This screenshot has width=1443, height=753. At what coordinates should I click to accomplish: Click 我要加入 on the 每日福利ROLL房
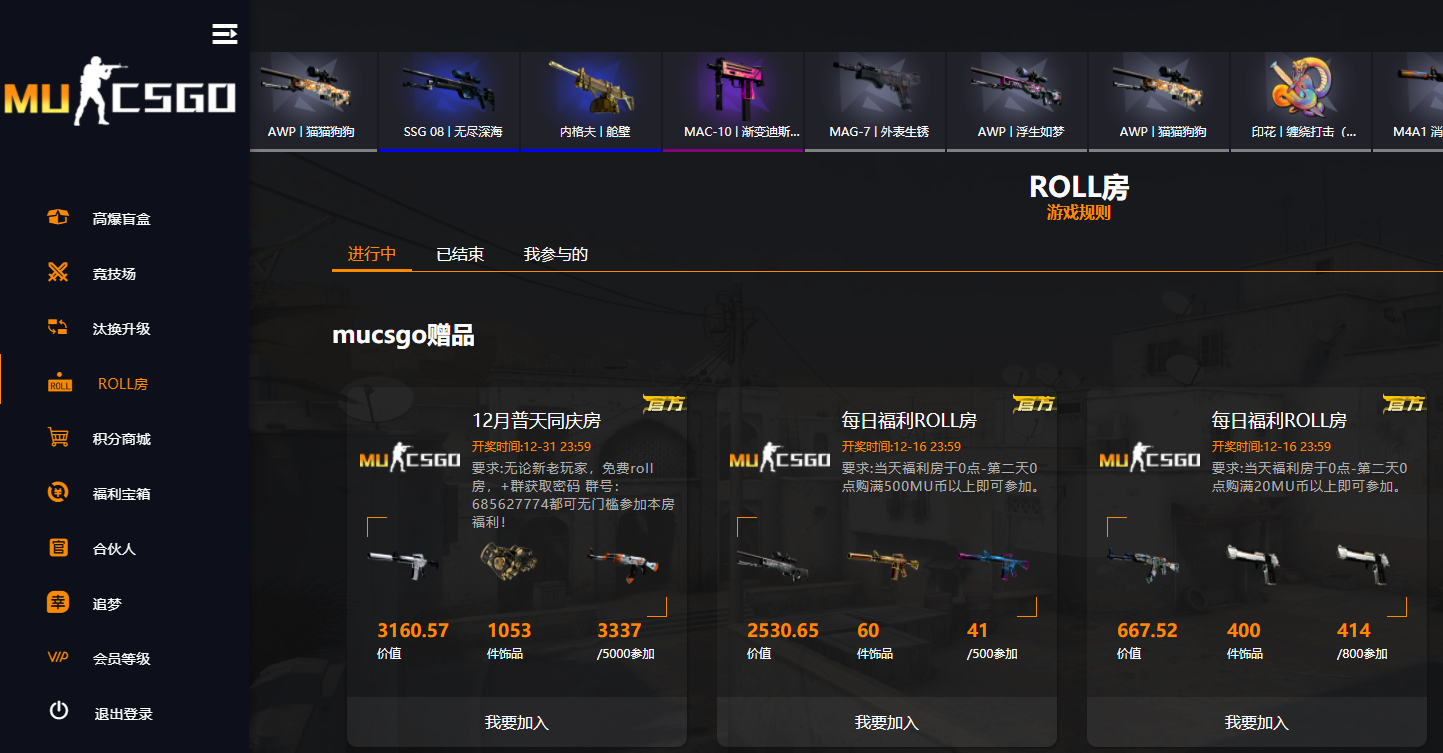(885, 721)
